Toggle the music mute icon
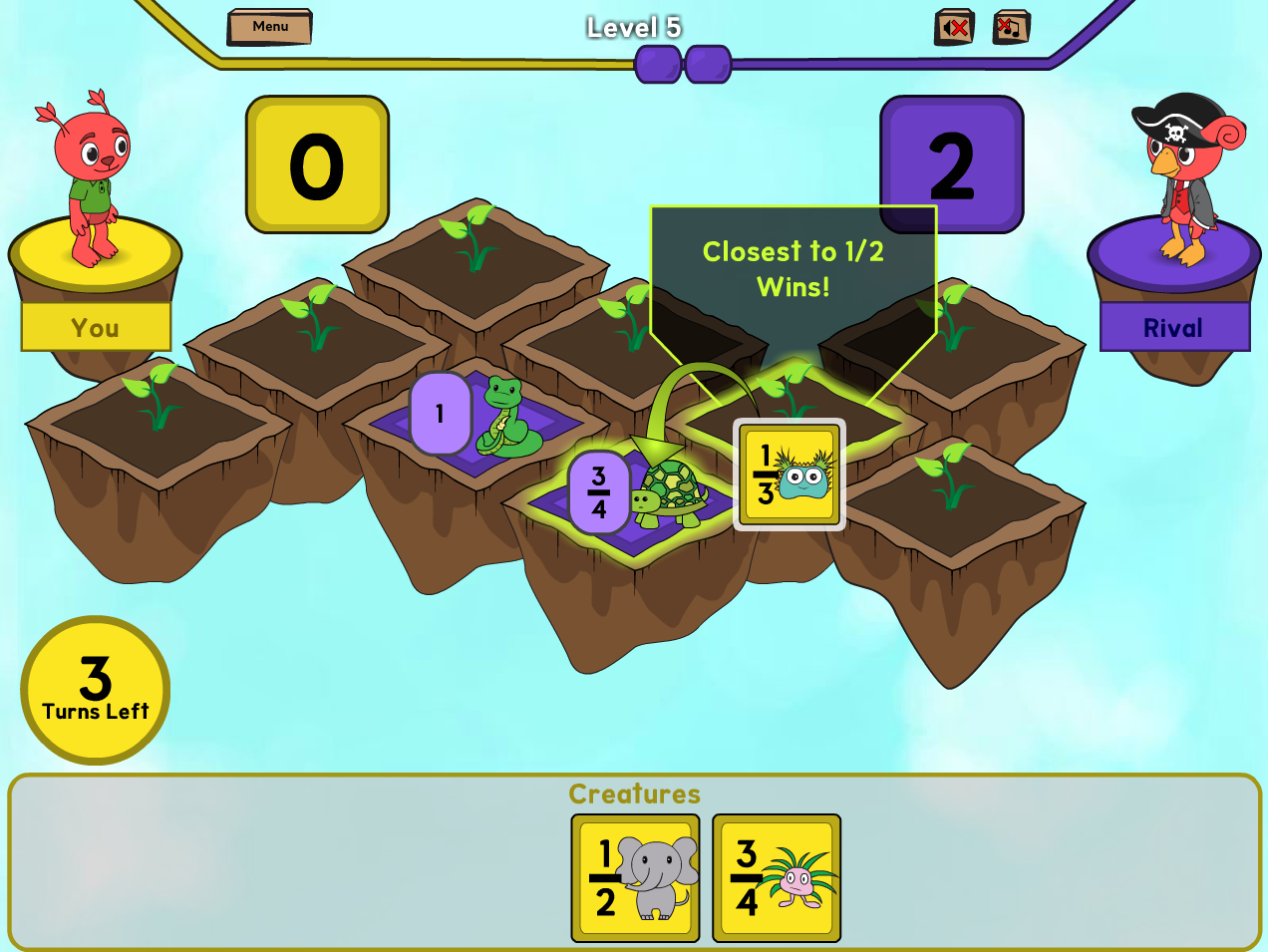Screen dimensions: 1268x952 [1011, 28]
